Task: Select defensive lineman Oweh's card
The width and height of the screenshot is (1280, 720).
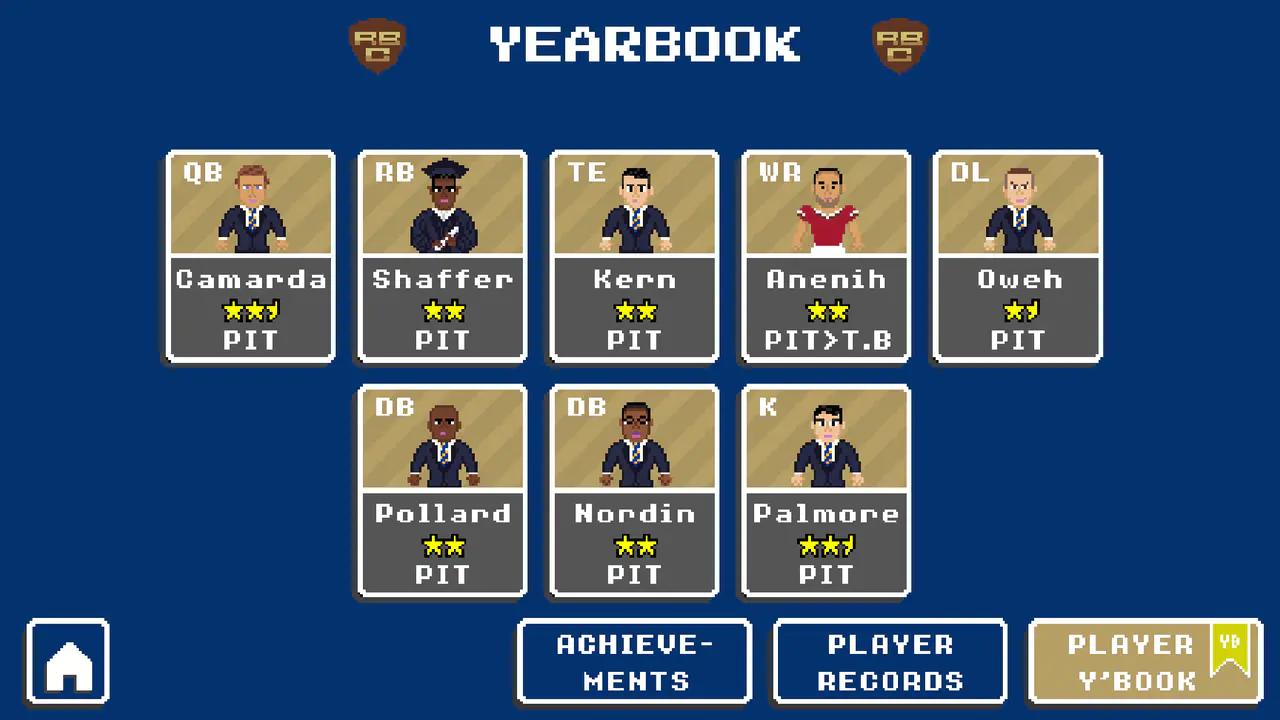Action: 1018,256
